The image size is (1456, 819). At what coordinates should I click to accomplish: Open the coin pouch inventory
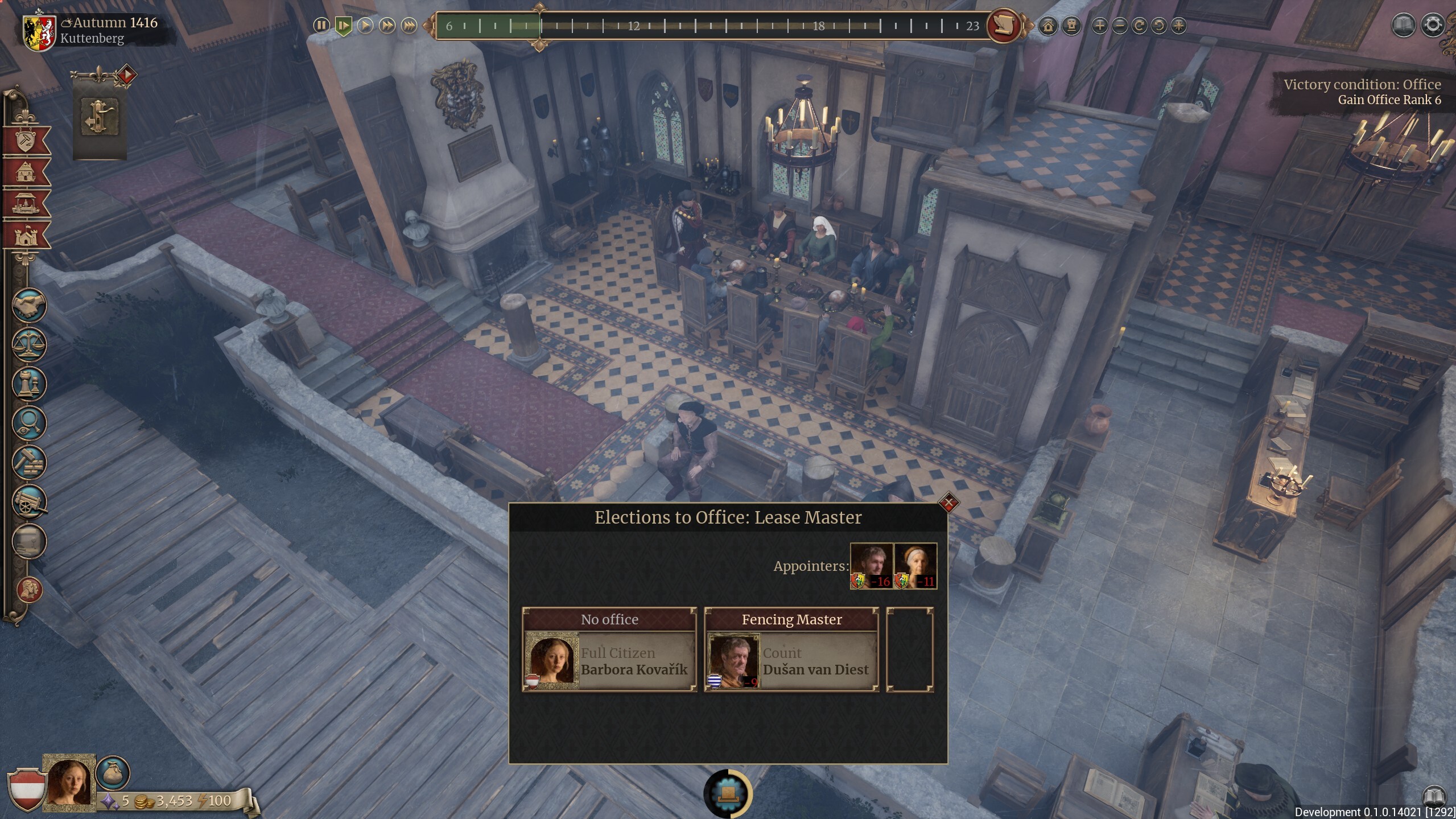pos(113,772)
